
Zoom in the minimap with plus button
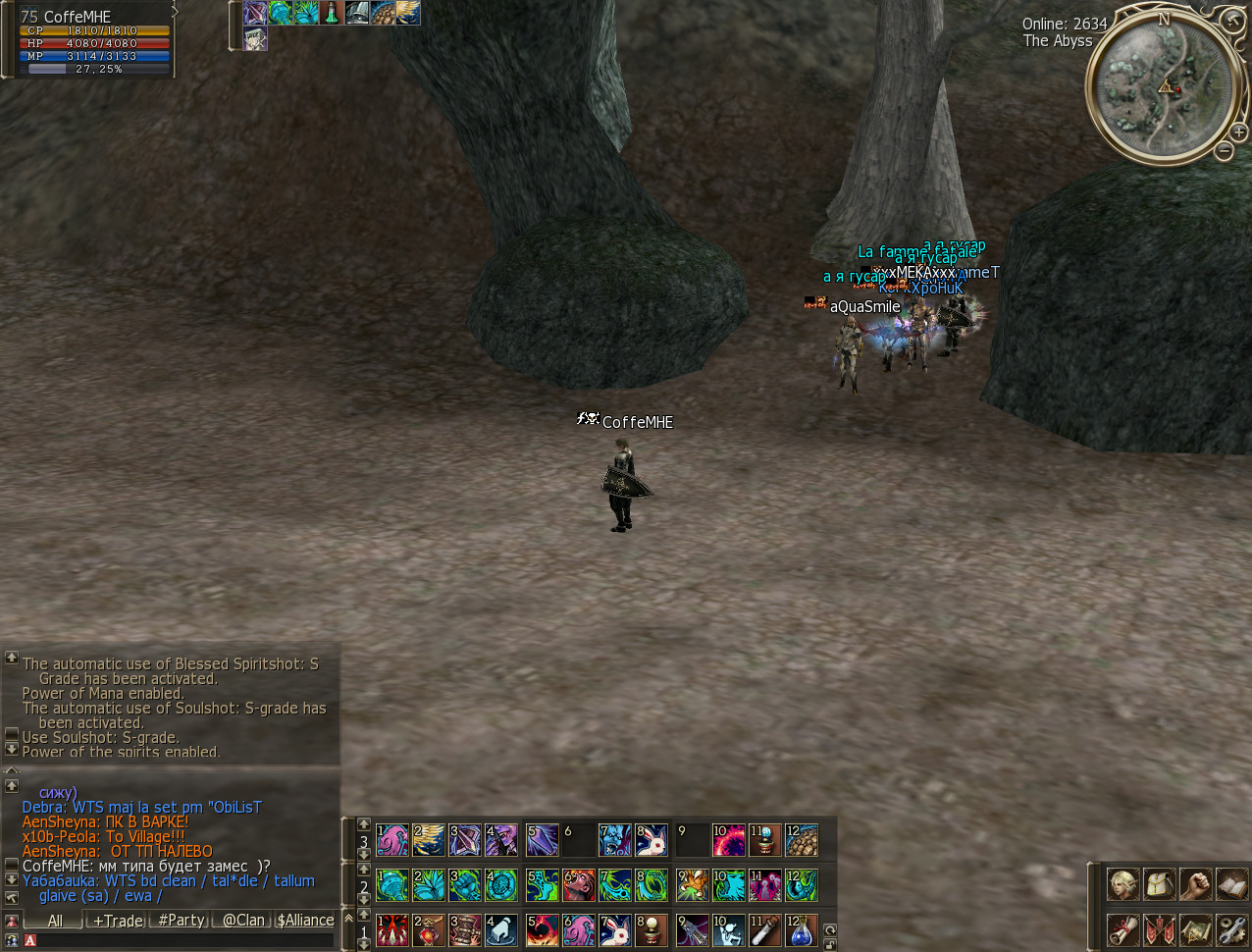pyautogui.click(x=1238, y=132)
